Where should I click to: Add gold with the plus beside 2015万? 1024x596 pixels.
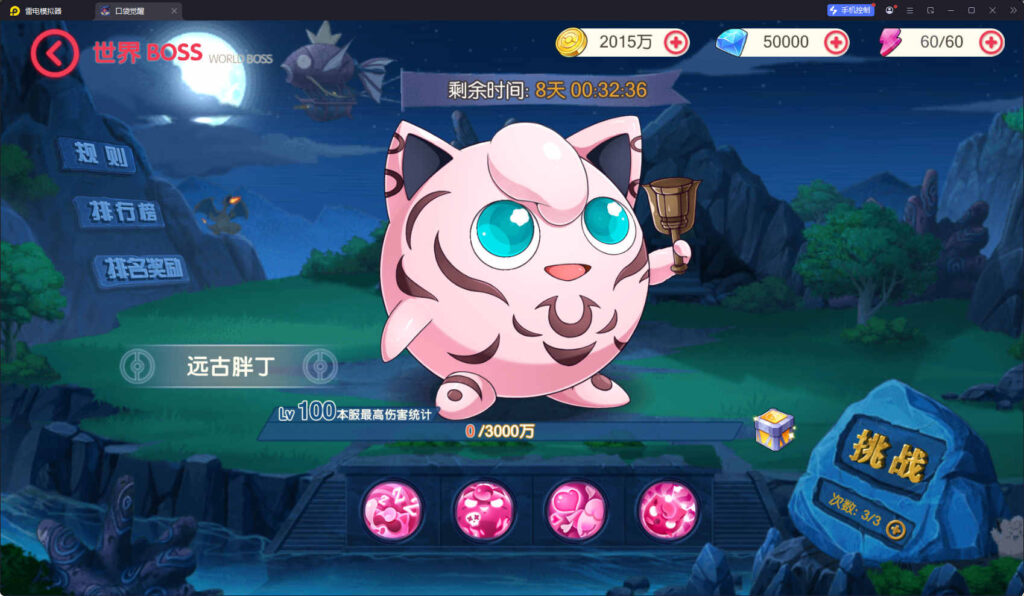click(676, 42)
